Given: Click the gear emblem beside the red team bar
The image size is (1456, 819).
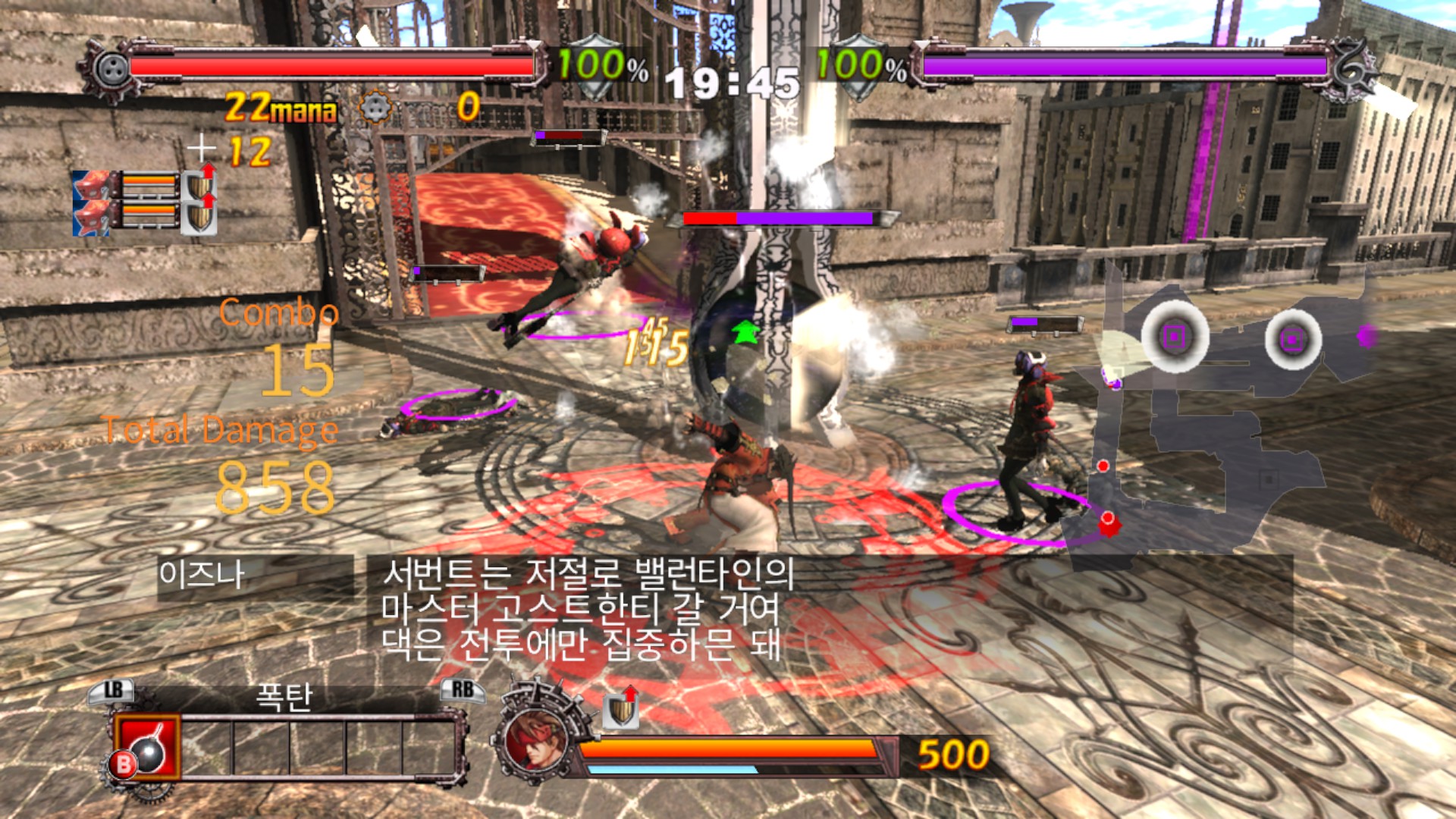Looking at the screenshot, I should 111,68.
